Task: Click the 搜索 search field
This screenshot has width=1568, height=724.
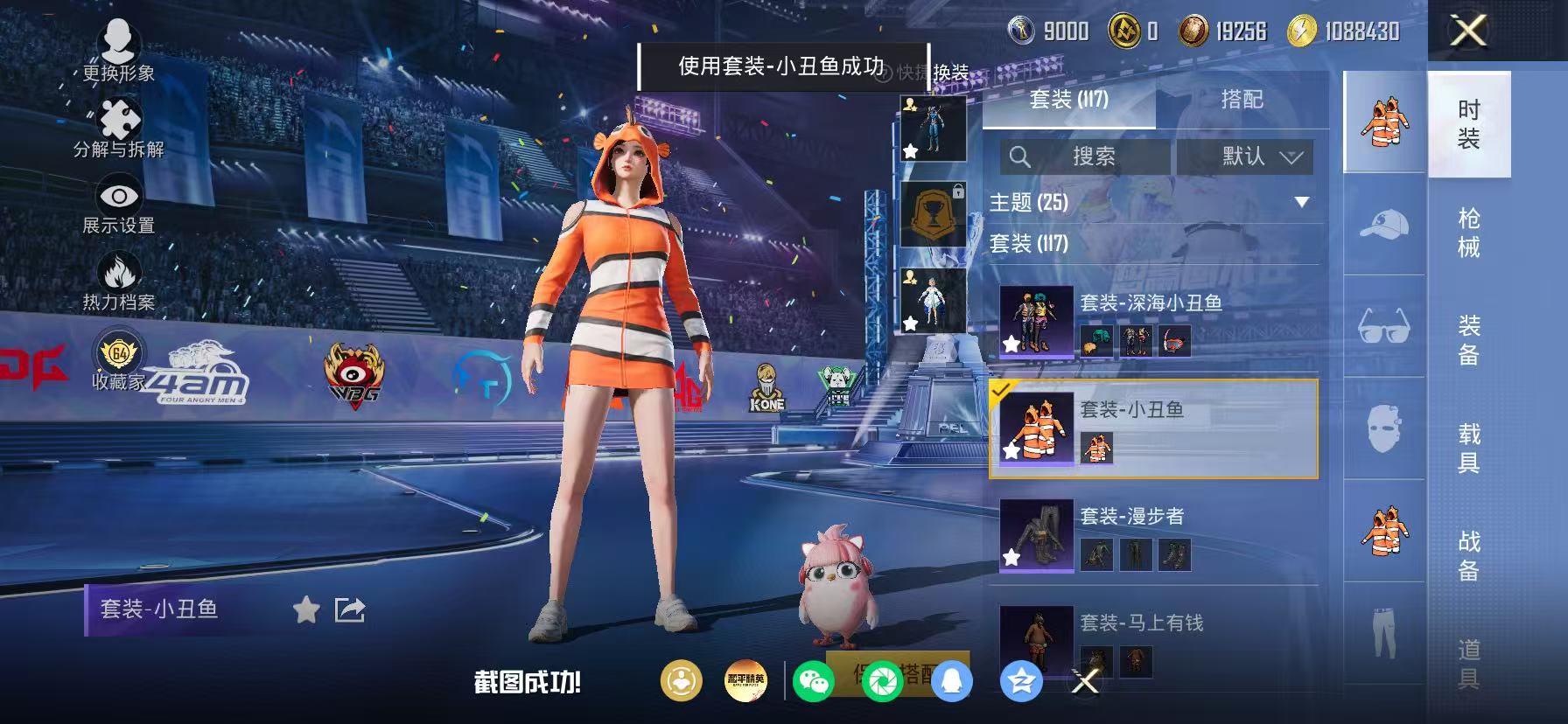Action: coord(1085,157)
